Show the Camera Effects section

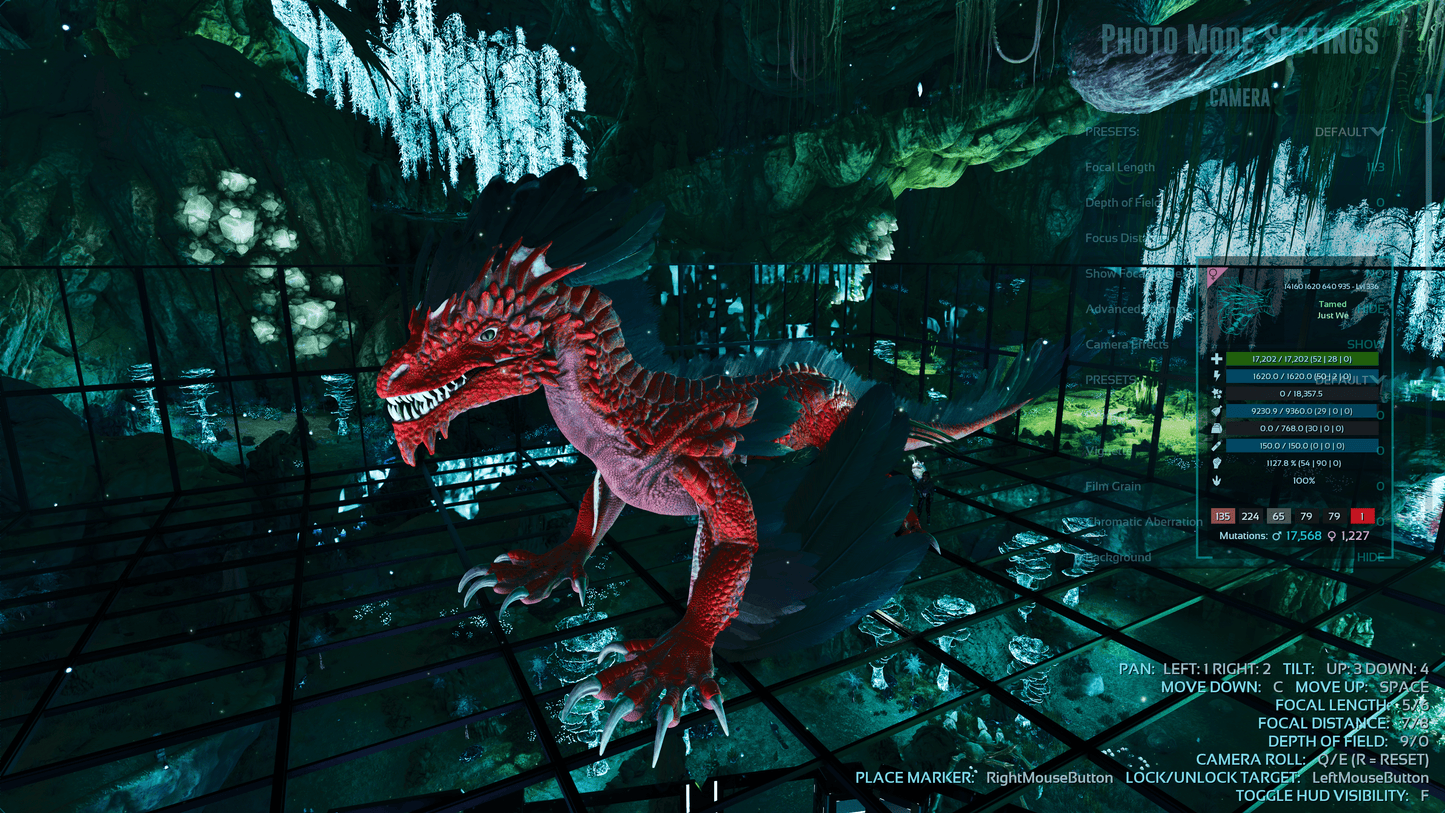pyautogui.click(x=1365, y=344)
